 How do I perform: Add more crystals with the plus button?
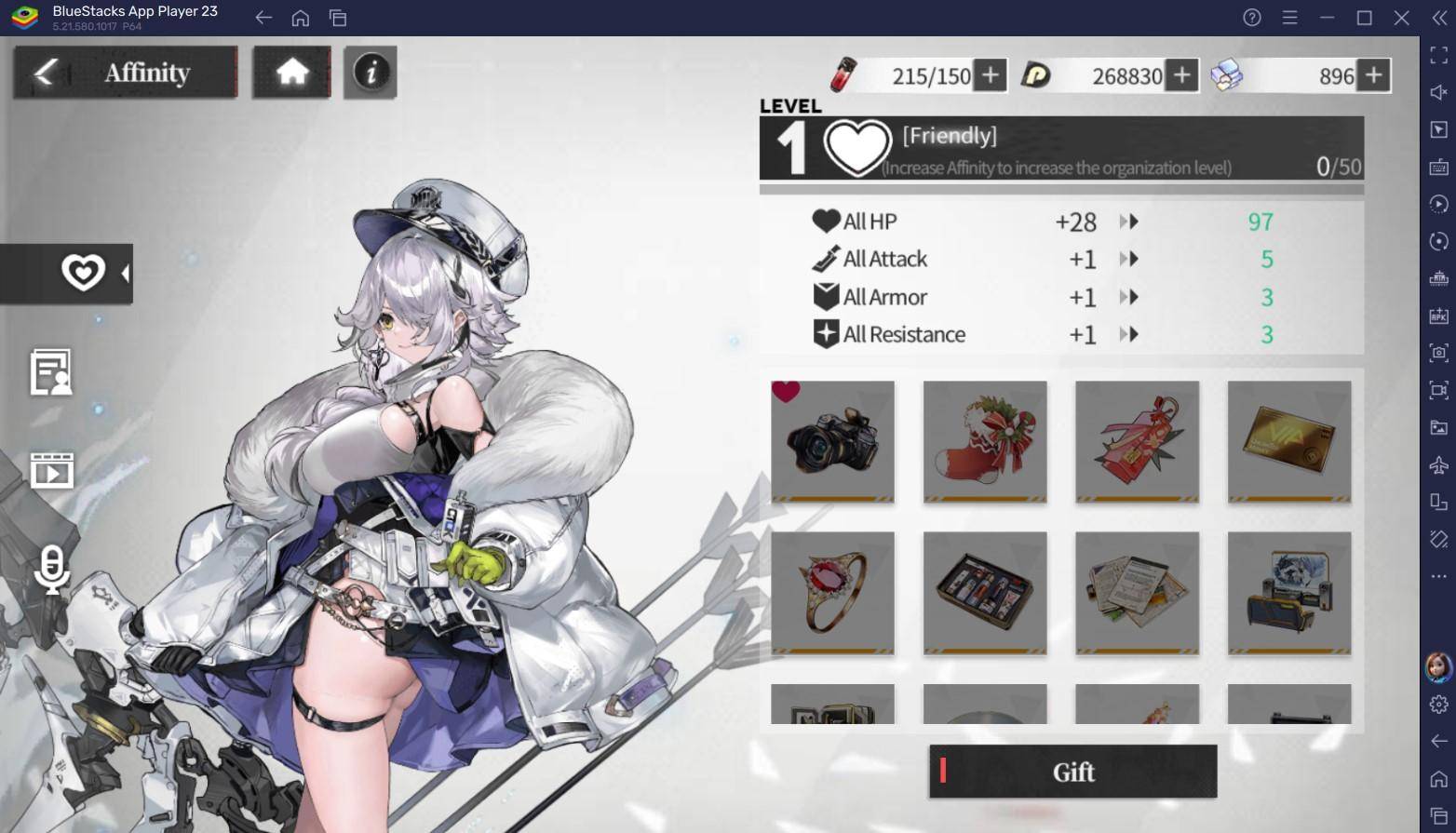[1373, 75]
